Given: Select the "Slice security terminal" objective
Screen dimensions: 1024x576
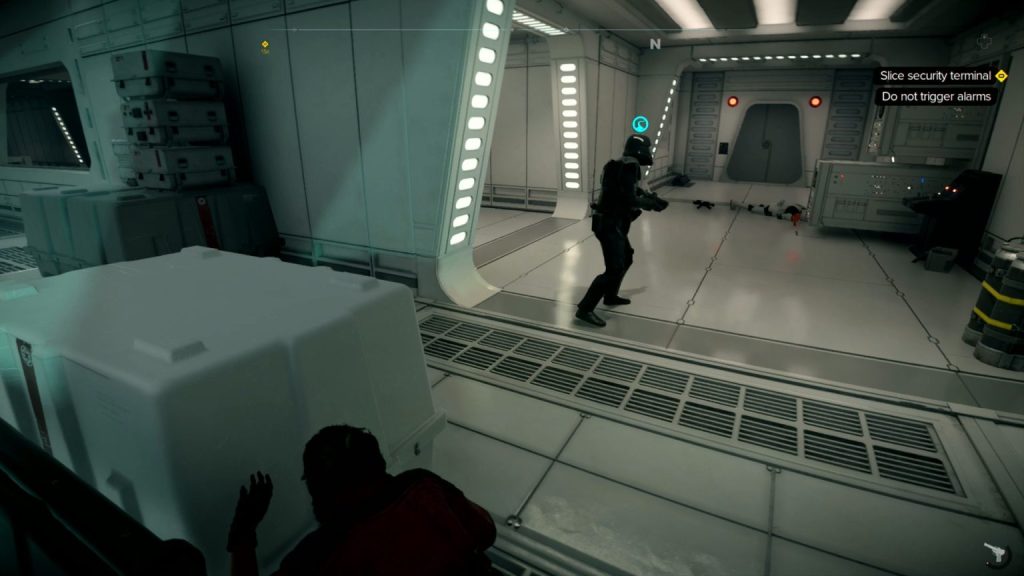Looking at the screenshot, I should pos(935,76).
